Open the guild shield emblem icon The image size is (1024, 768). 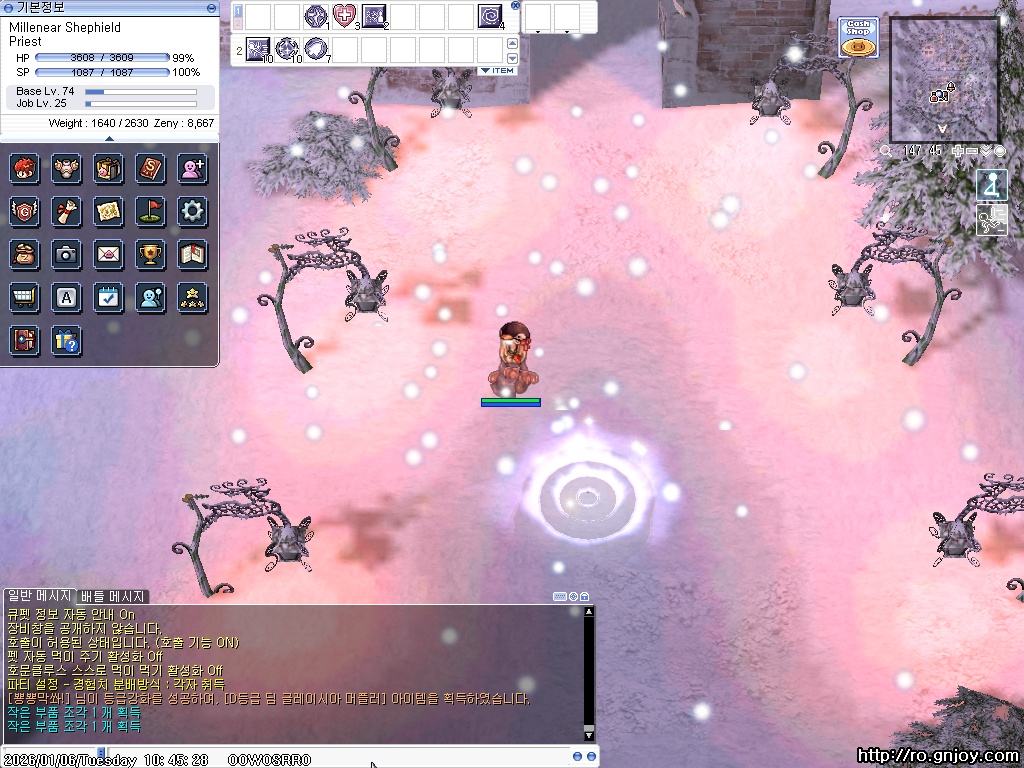24,211
